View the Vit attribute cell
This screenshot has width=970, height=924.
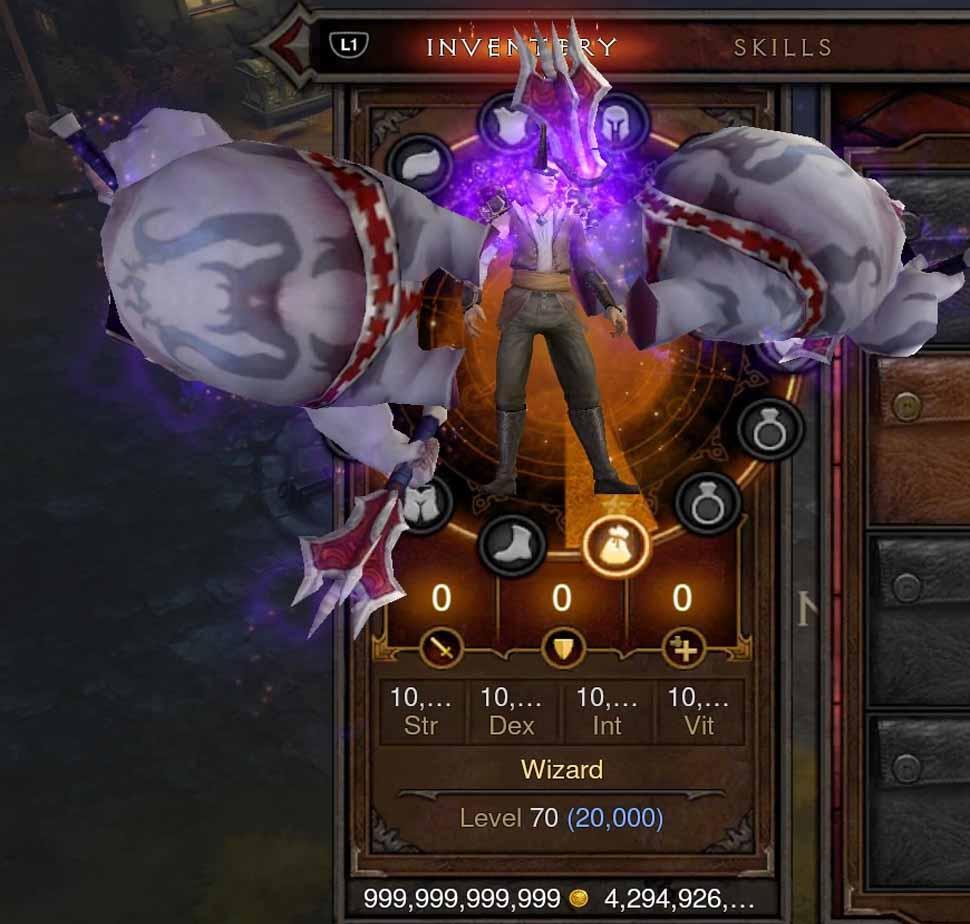[699, 712]
